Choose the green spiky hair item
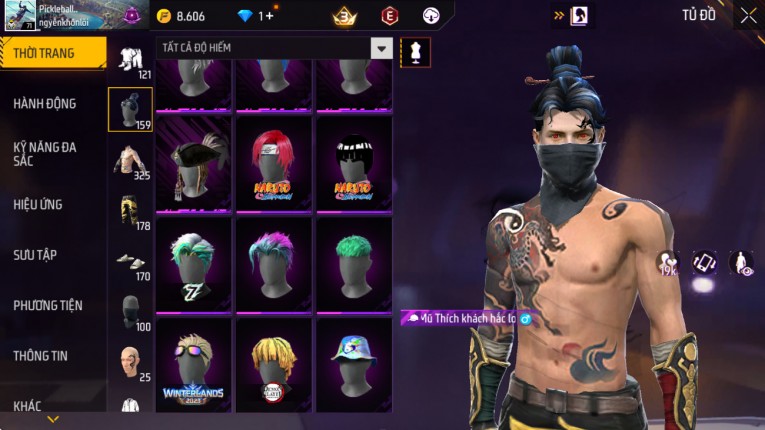The height and width of the screenshot is (430, 765). pyautogui.click(x=354, y=265)
